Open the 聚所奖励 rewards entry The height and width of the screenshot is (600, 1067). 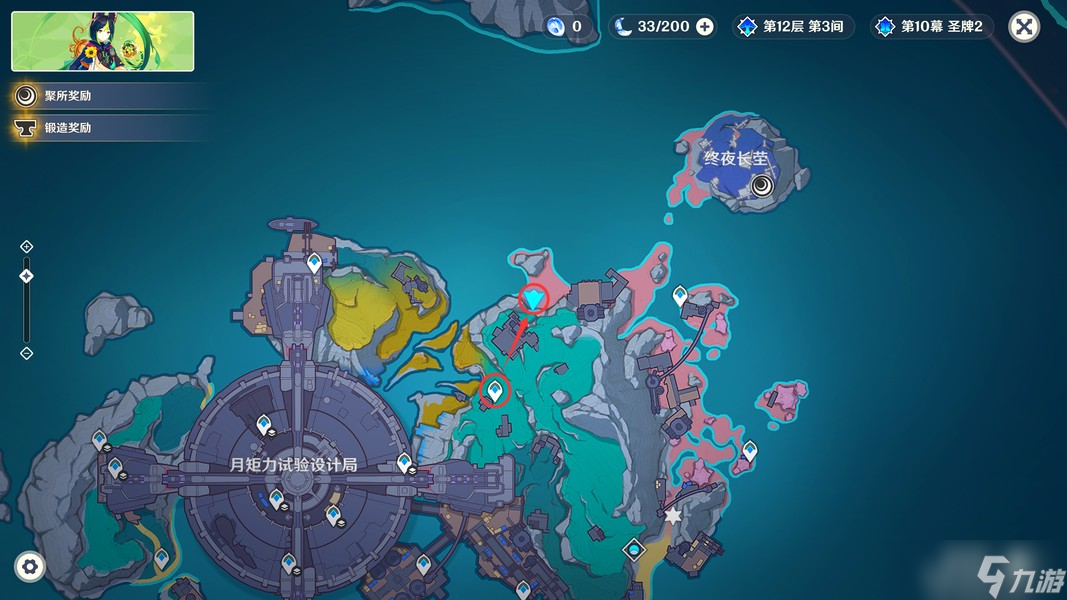click(x=68, y=96)
